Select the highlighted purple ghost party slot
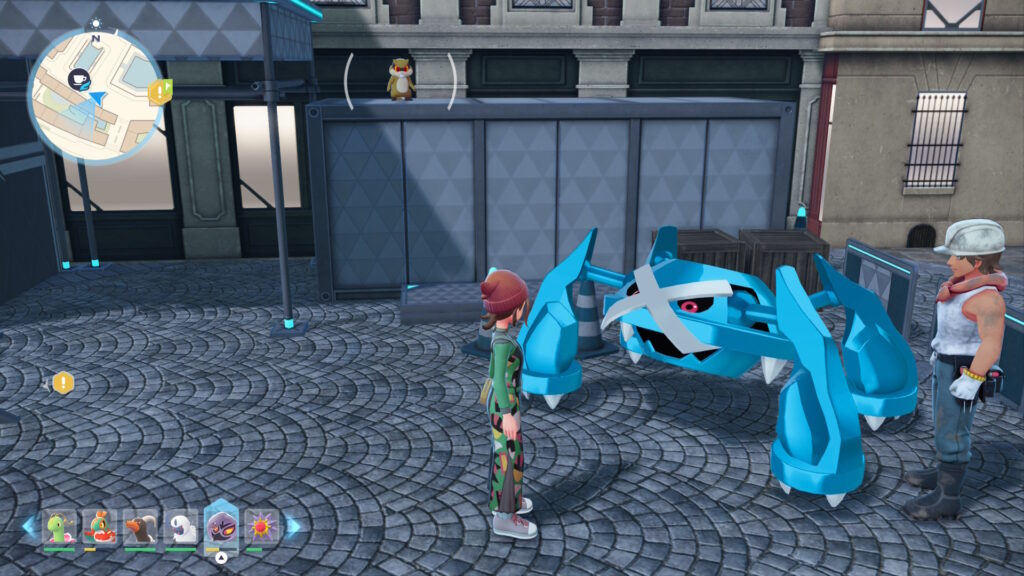 click(x=221, y=525)
